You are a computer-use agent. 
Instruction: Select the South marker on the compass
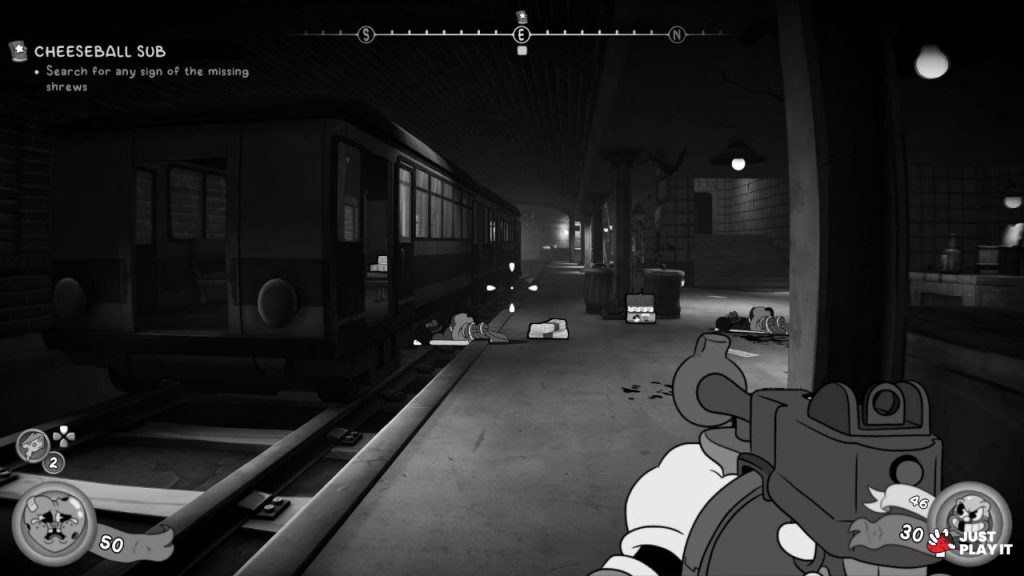click(x=366, y=34)
